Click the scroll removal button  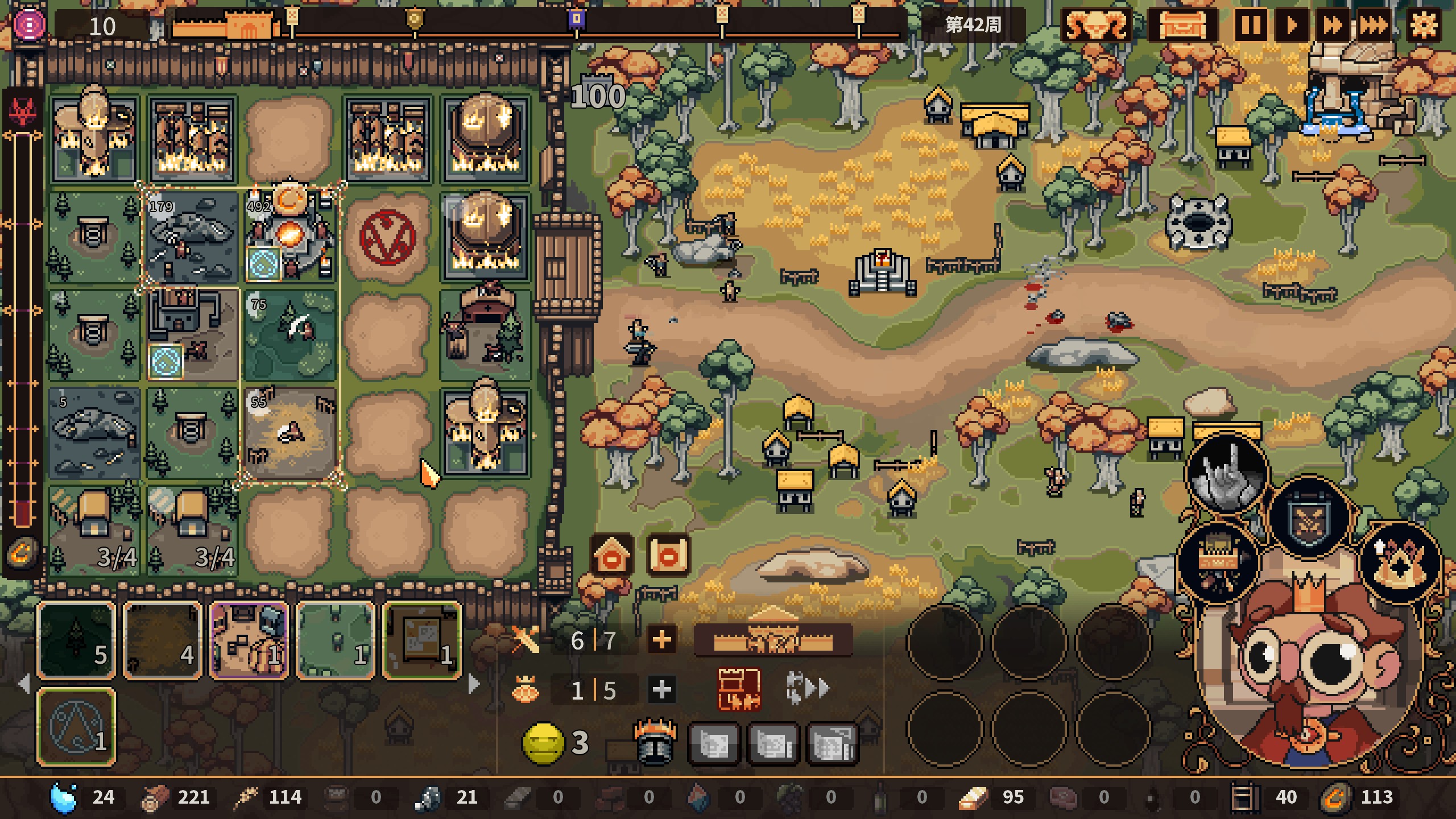[668, 555]
